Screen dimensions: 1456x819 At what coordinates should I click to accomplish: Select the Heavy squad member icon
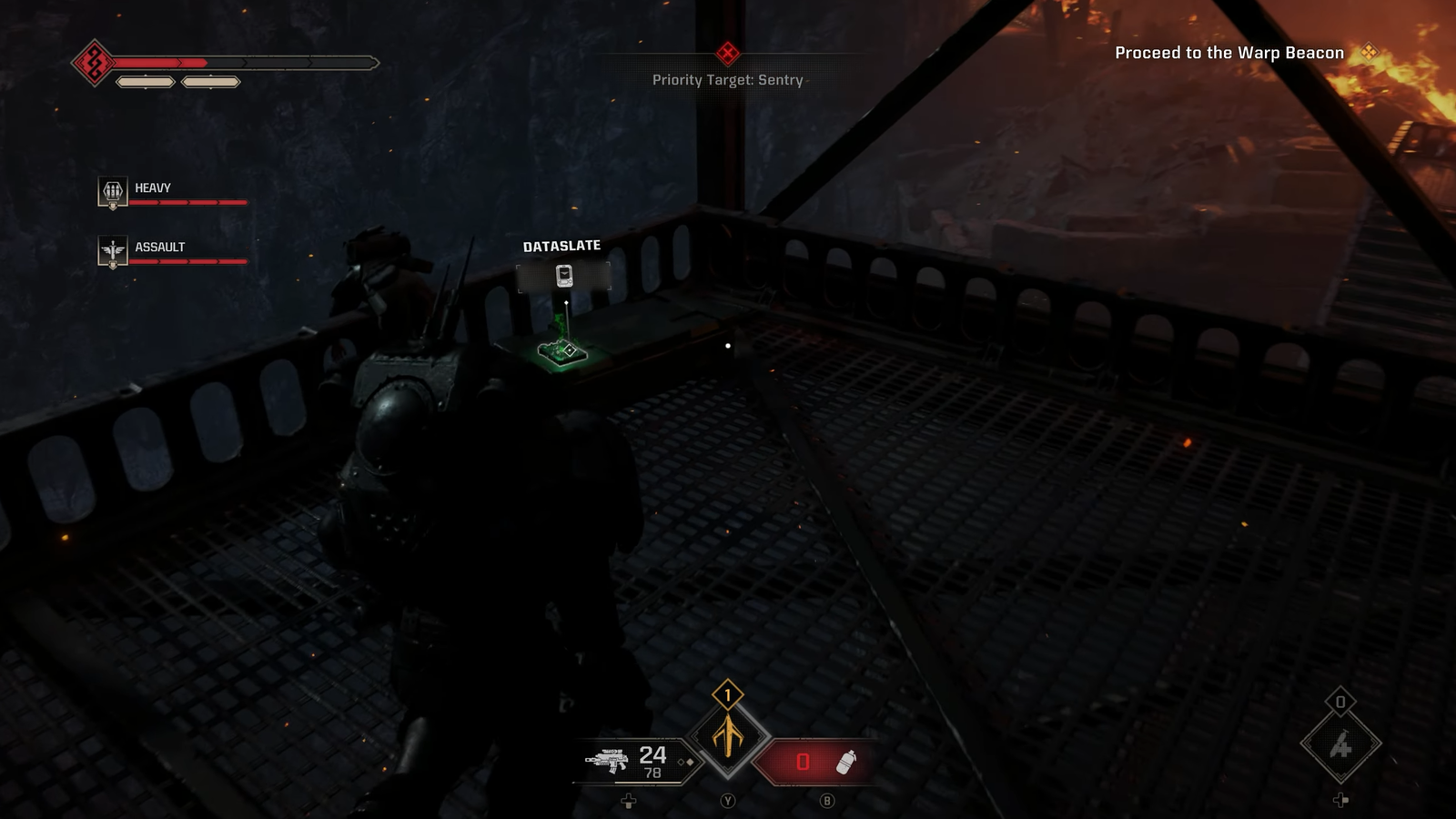point(113,191)
